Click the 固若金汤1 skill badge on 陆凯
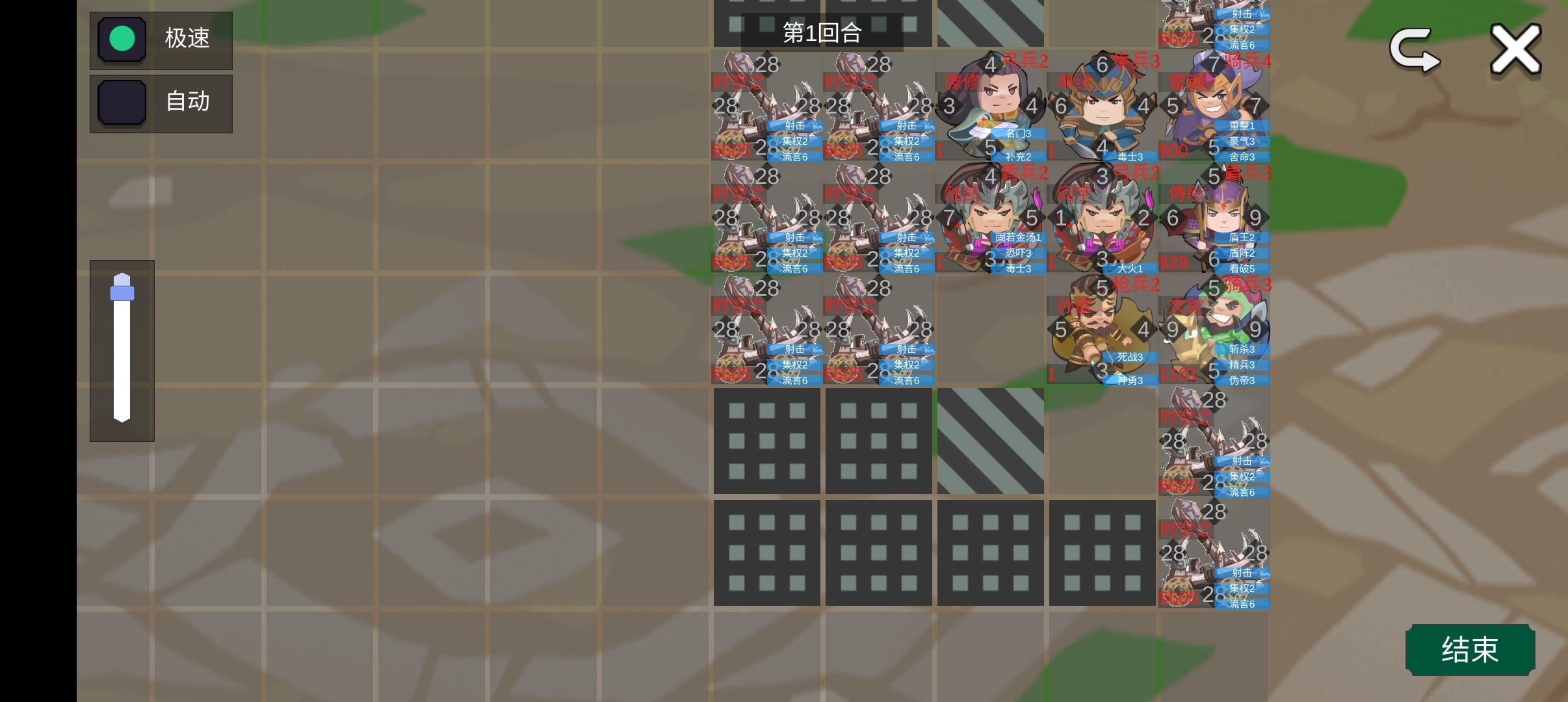1568x702 pixels. pyautogui.click(x=1017, y=238)
